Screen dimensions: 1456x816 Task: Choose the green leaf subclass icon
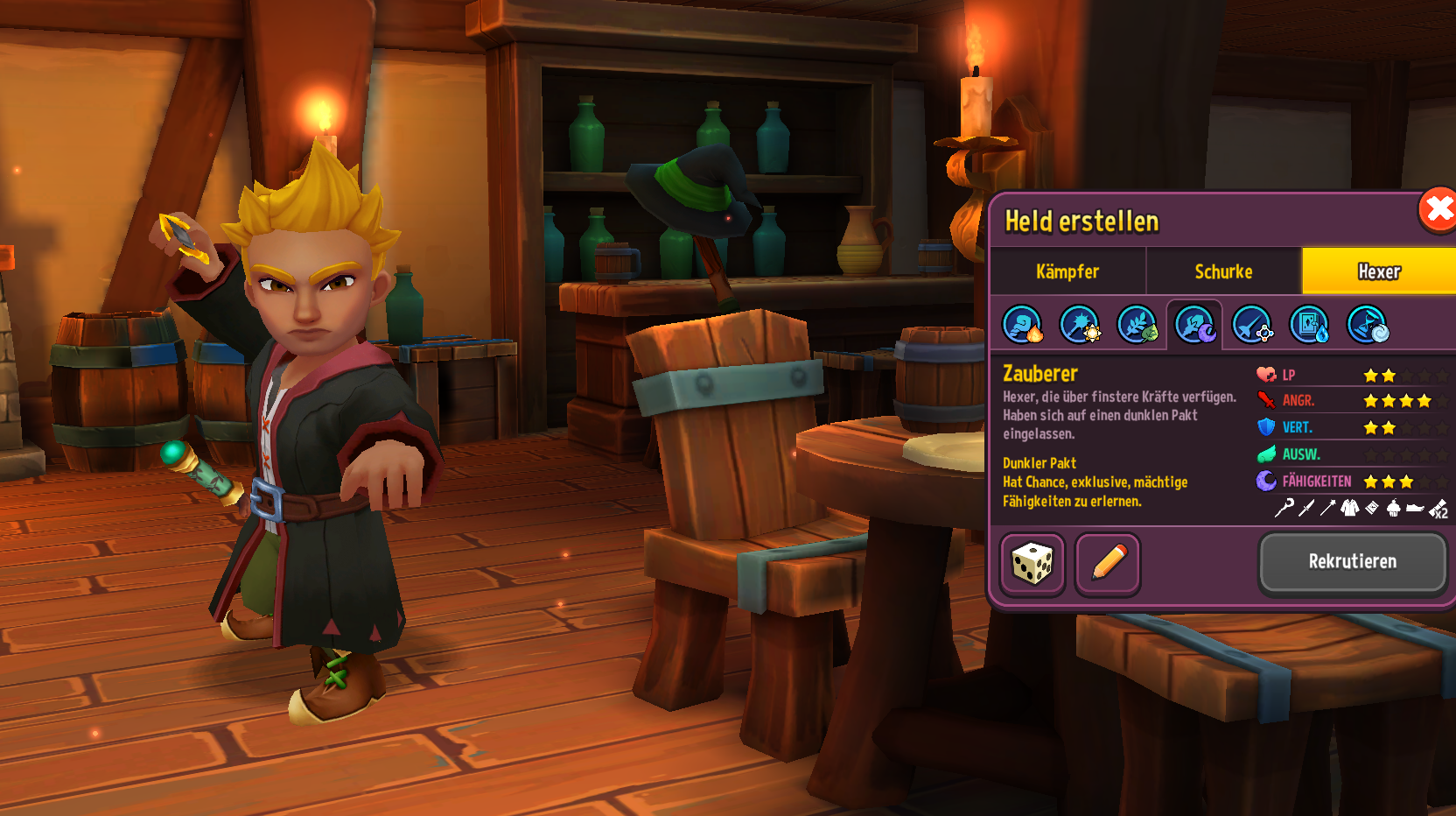(1137, 325)
